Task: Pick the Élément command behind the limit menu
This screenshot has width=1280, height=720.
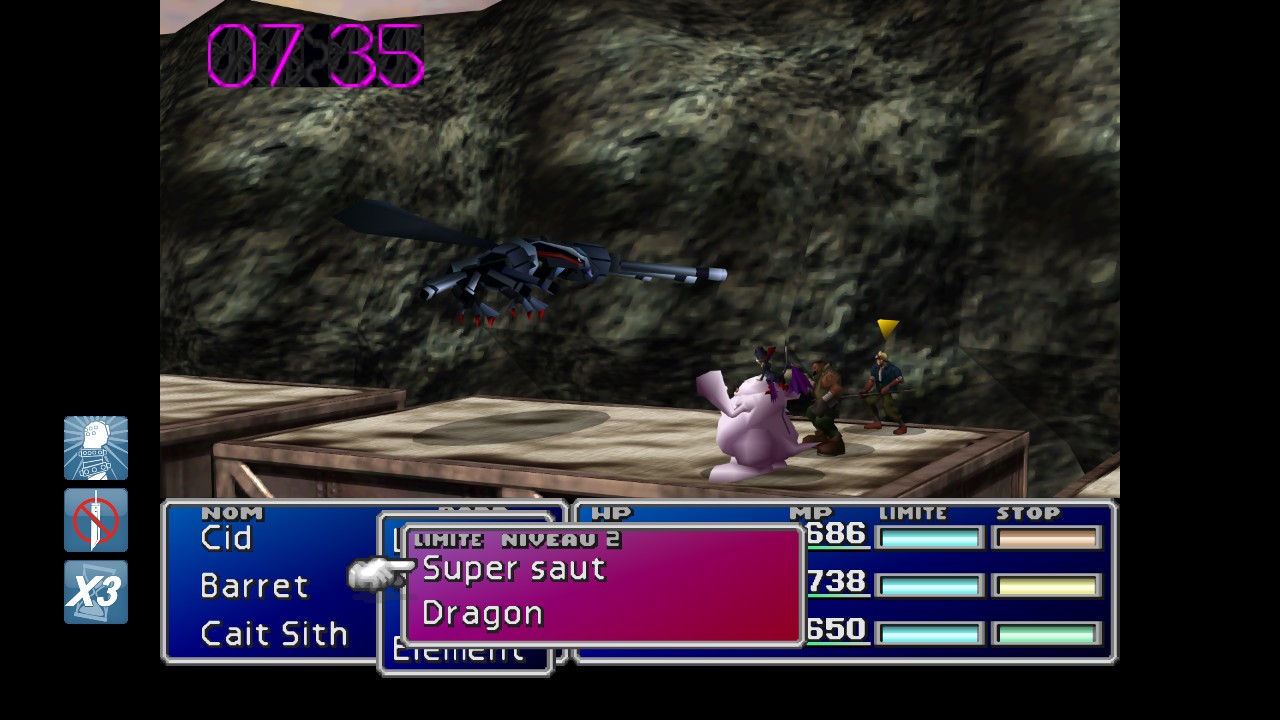Action: 458,656
